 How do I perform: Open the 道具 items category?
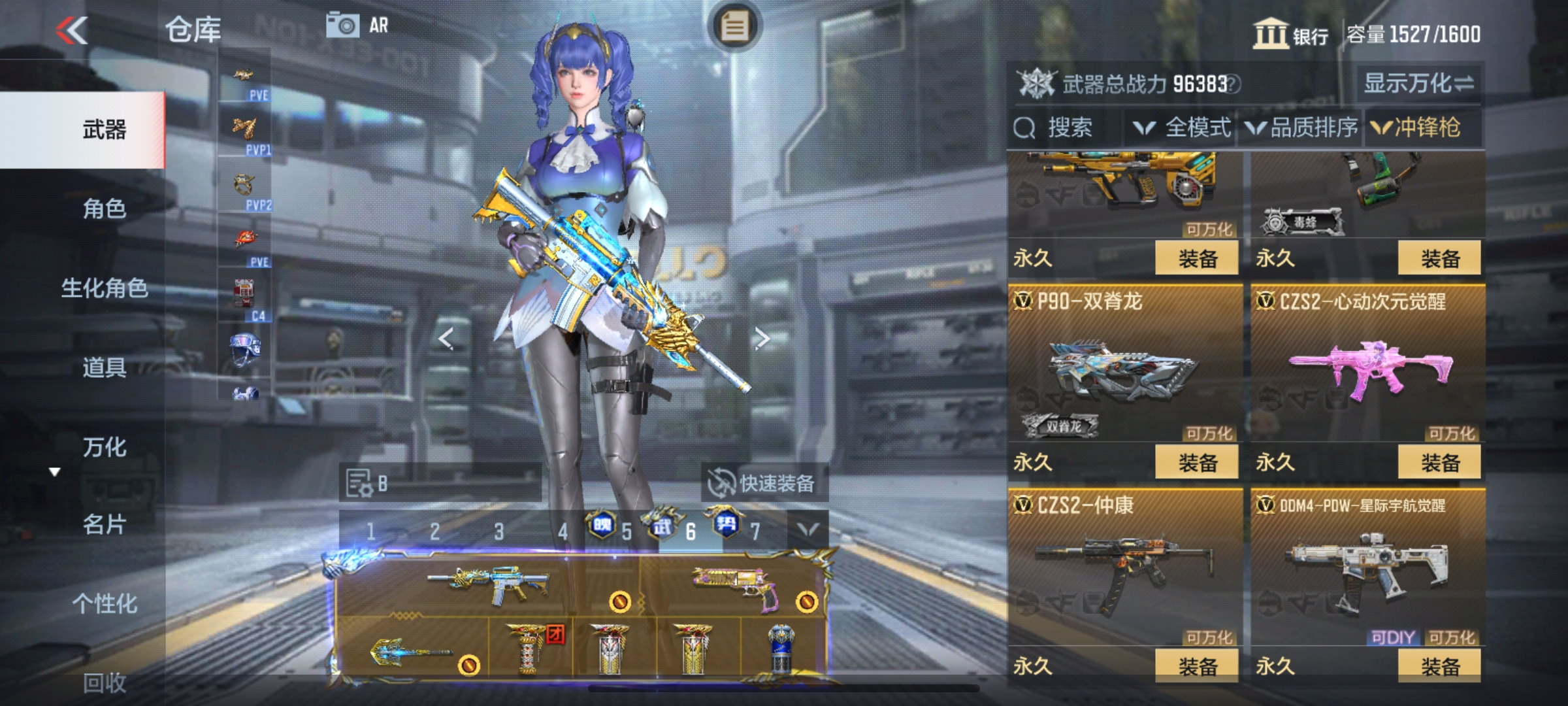(104, 367)
